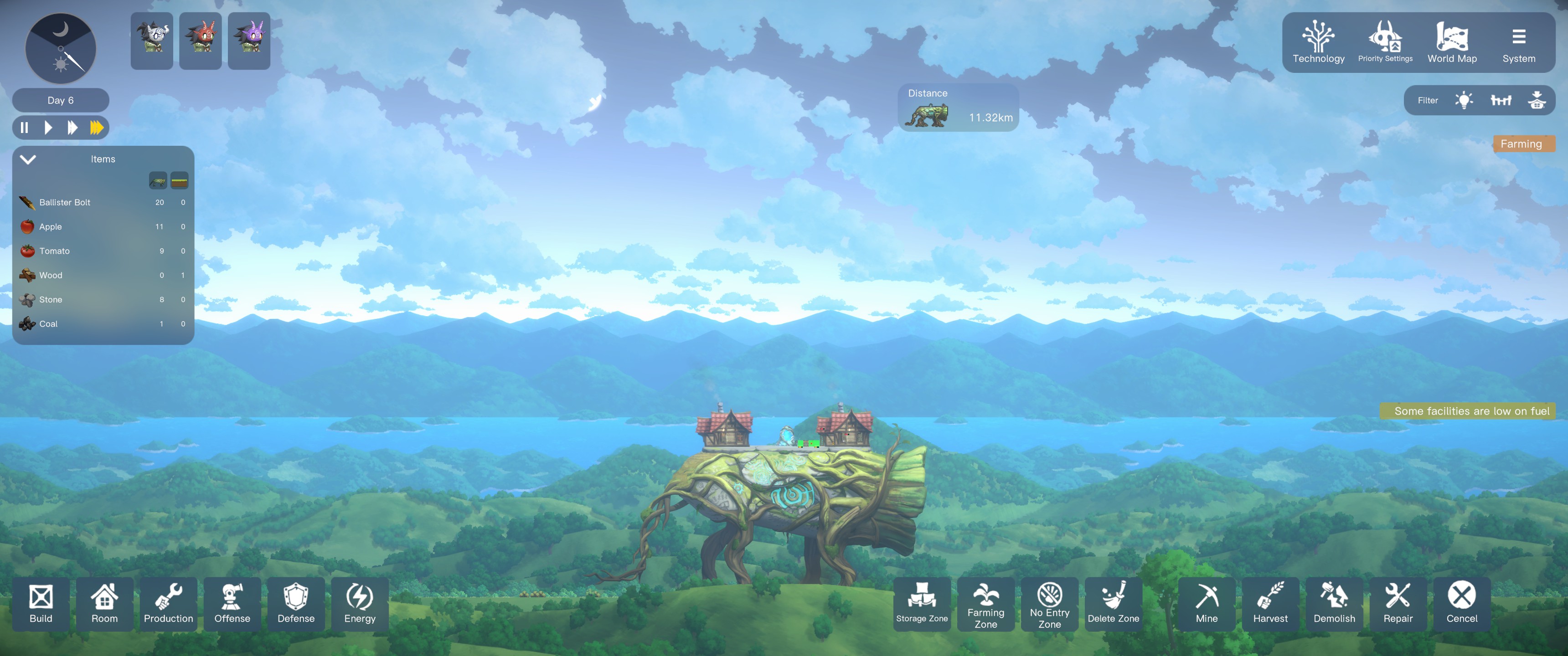Open the System menu
The width and height of the screenshot is (1568, 656).
coord(1518,43)
